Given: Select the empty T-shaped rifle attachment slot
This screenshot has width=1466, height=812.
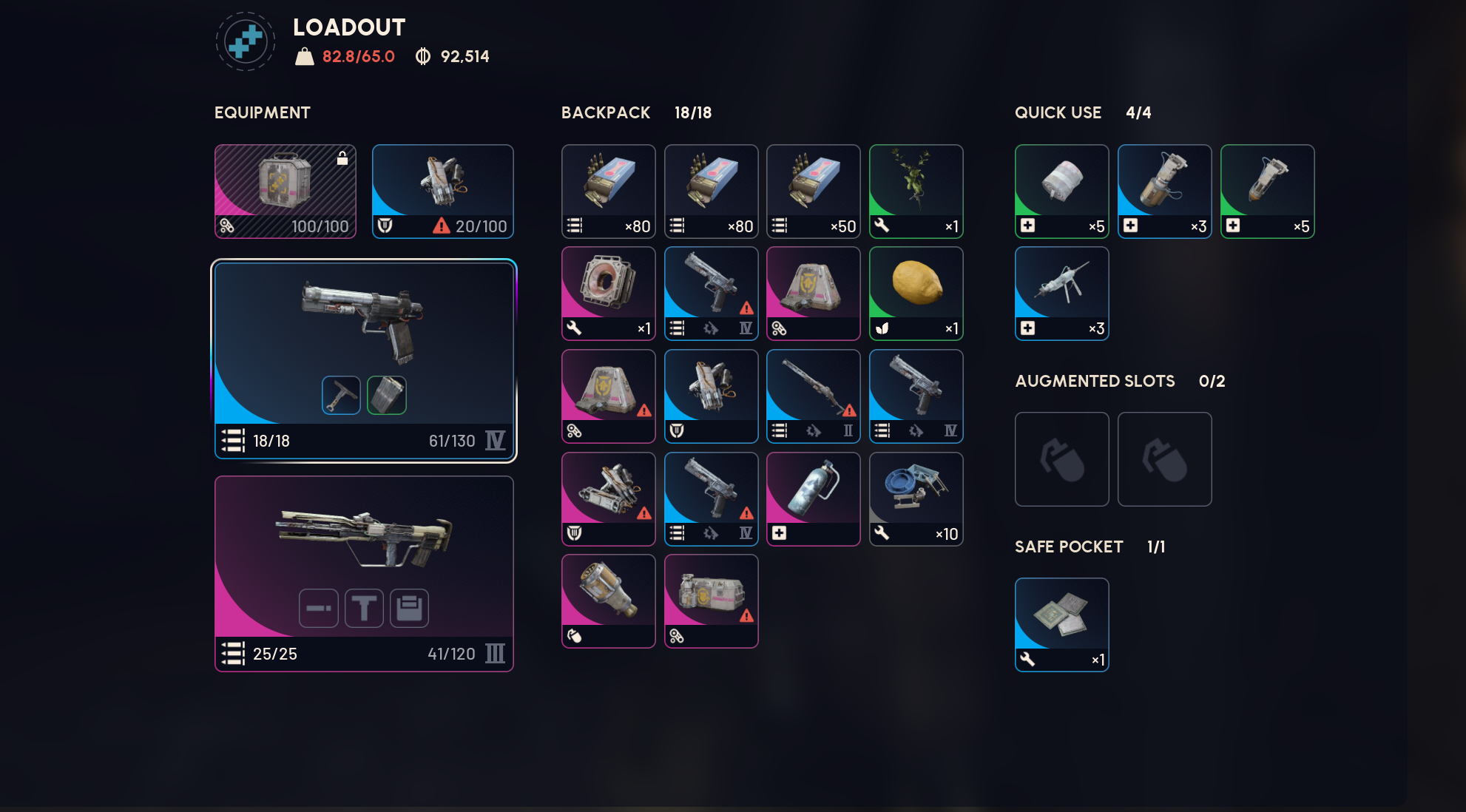Looking at the screenshot, I should (x=364, y=608).
